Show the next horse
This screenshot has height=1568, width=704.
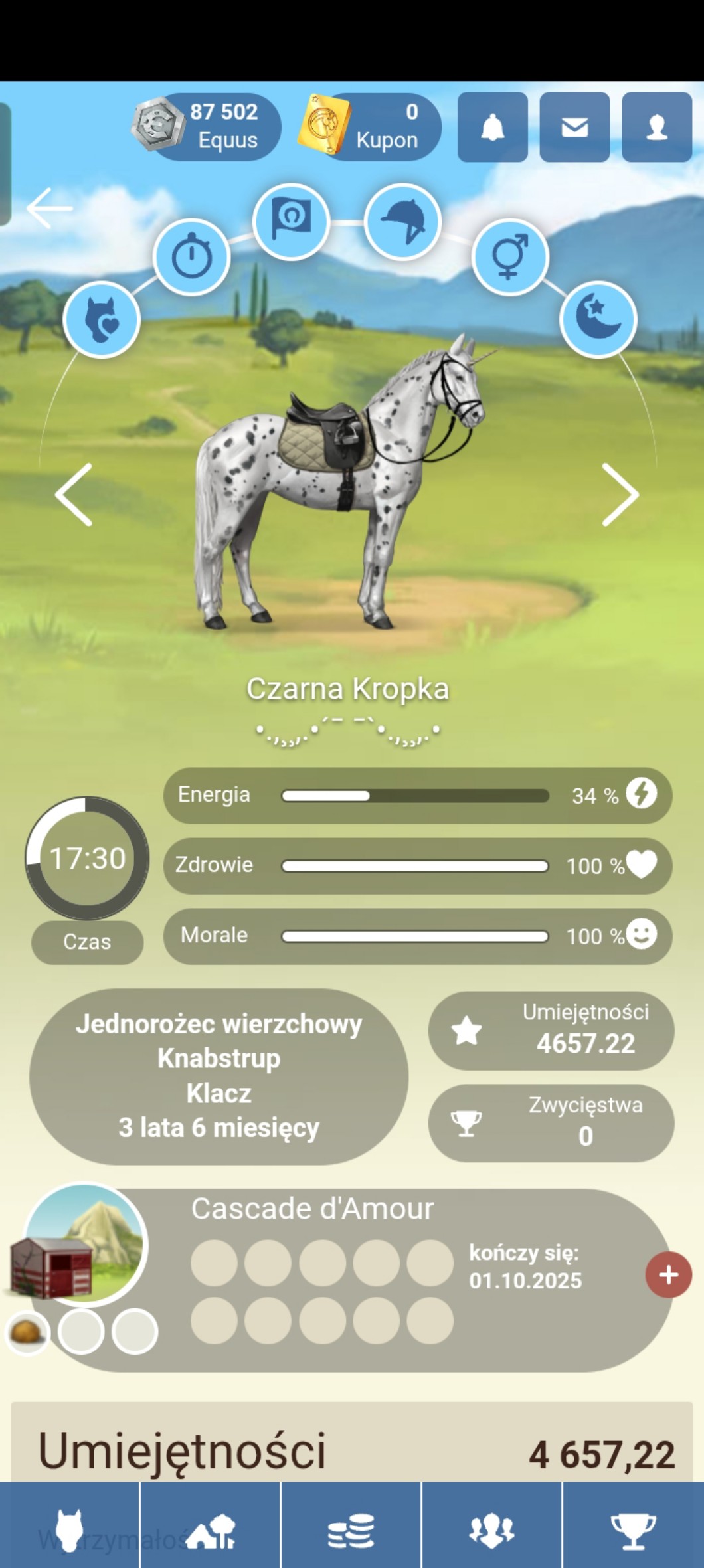[x=620, y=495]
